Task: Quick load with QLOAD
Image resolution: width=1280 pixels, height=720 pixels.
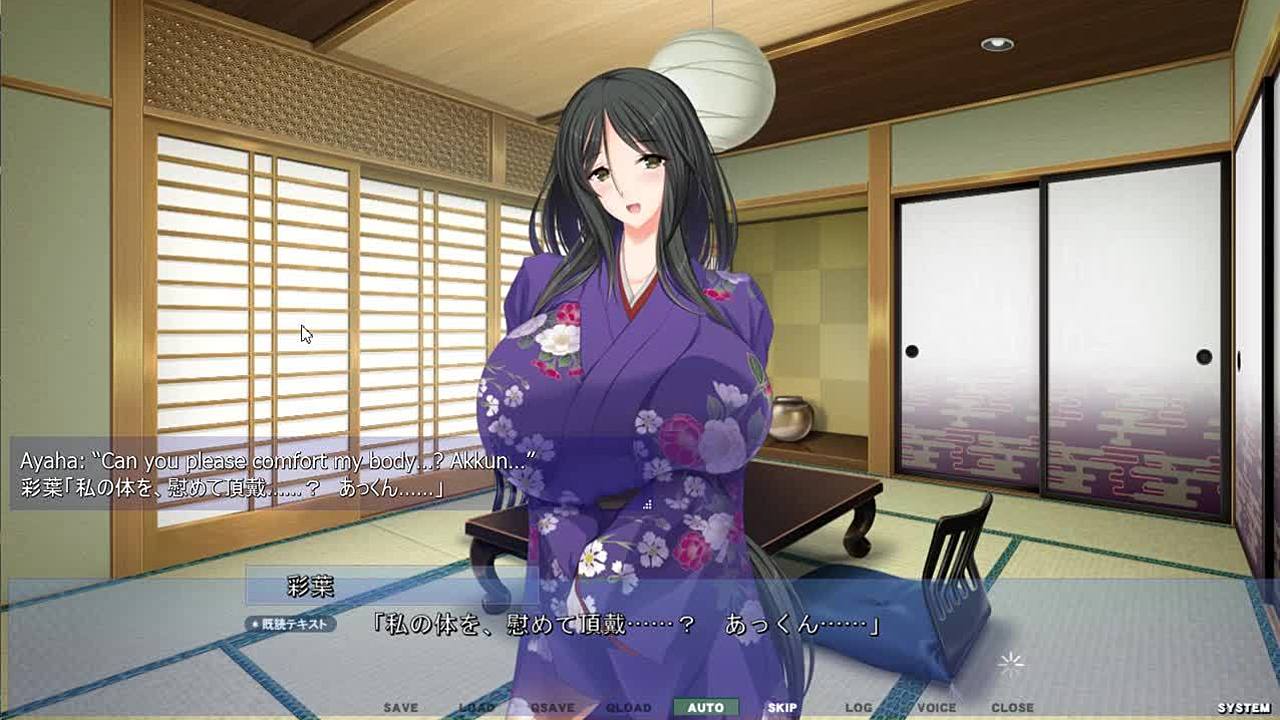Action: coord(629,708)
